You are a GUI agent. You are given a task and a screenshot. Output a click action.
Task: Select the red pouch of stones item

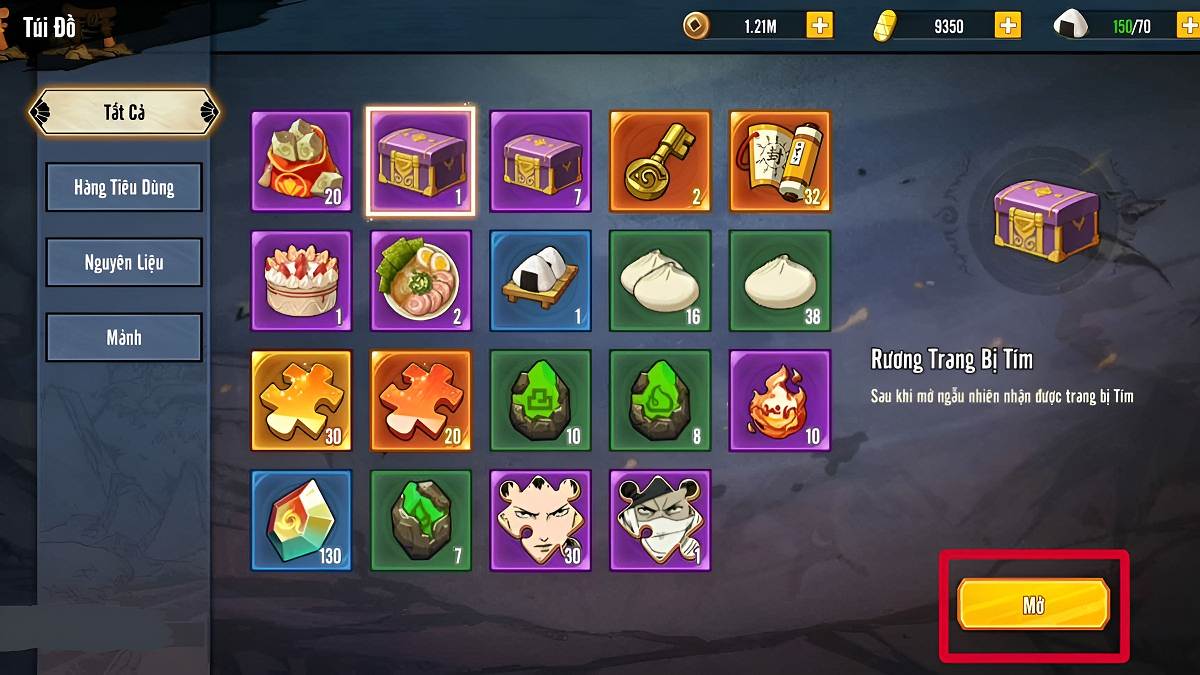coord(301,161)
